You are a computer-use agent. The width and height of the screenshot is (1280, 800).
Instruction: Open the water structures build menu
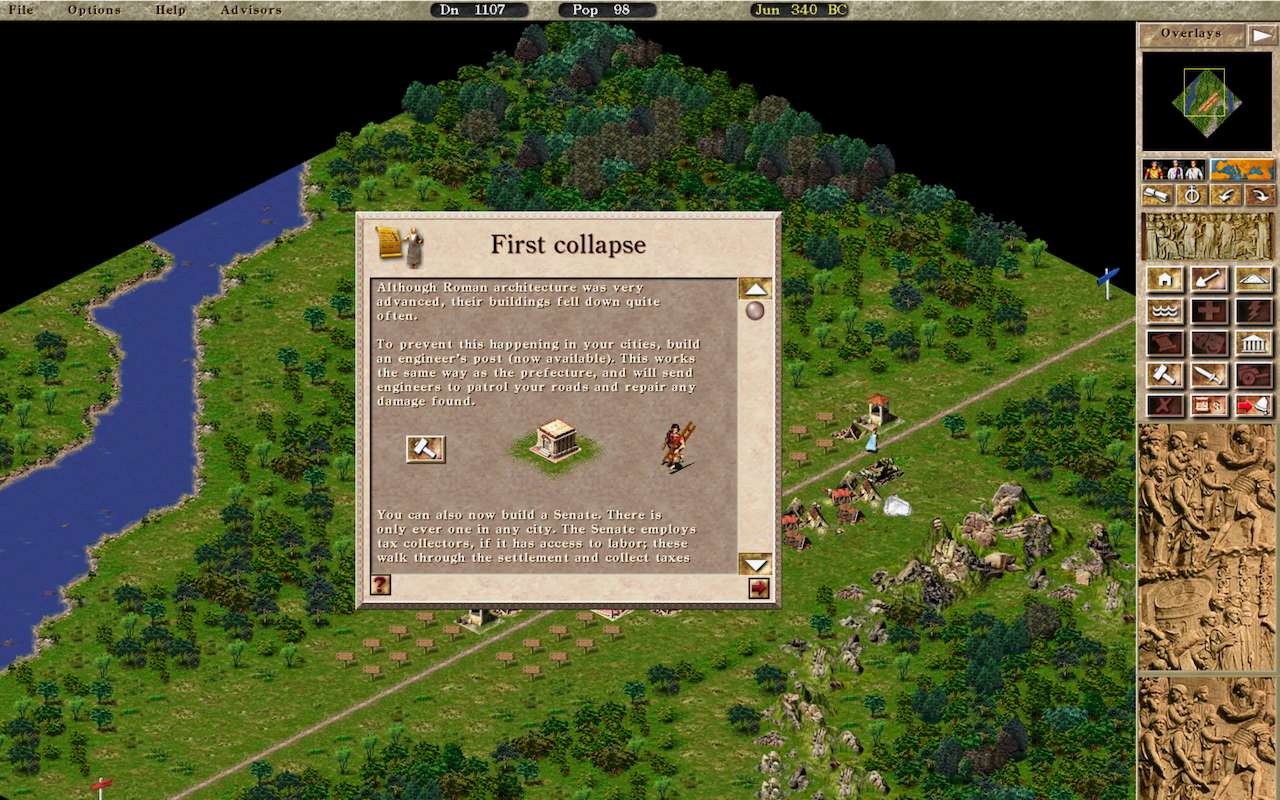(x=1166, y=311)
